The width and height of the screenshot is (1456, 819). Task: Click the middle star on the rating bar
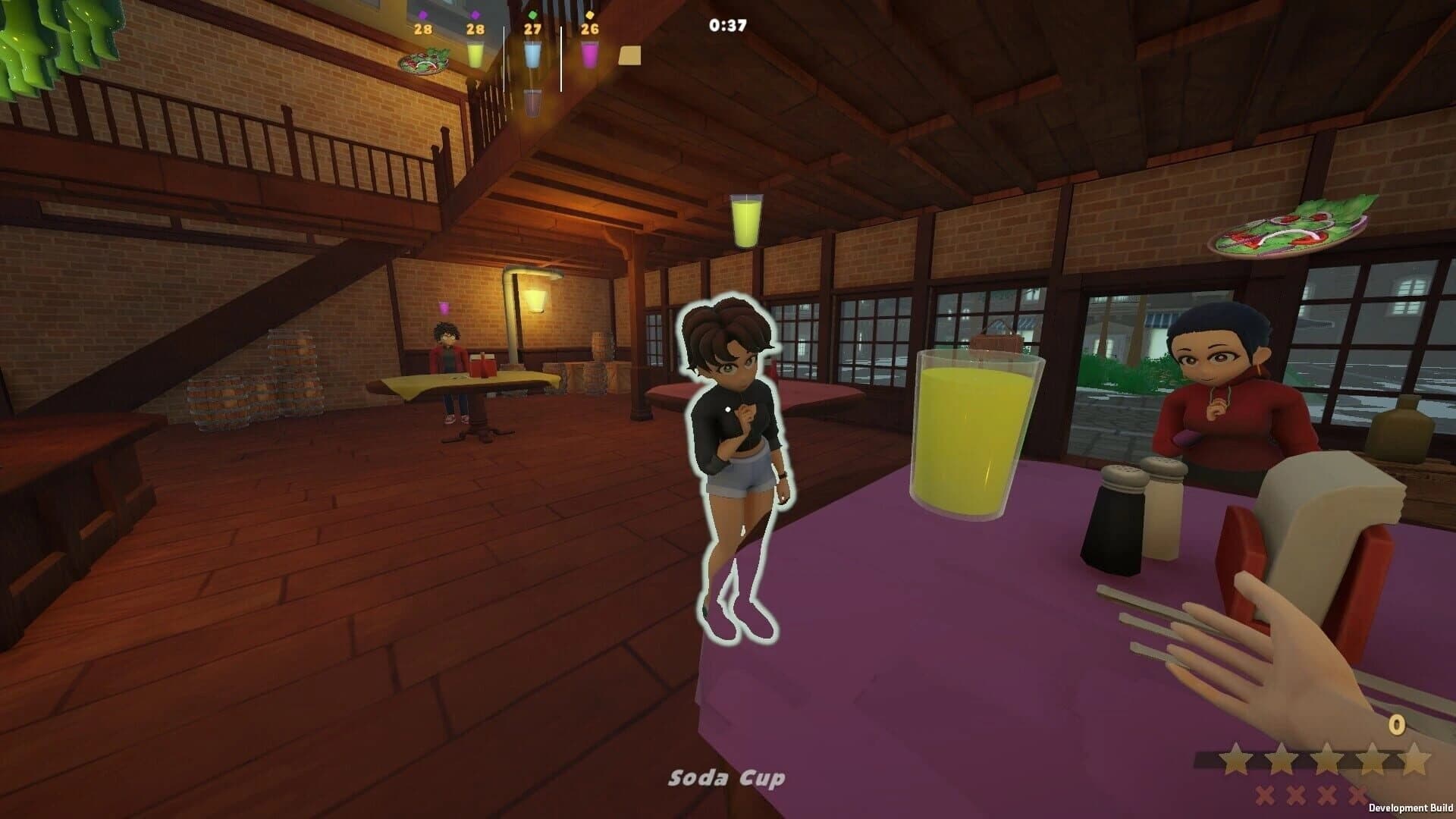tap(1328, 758)
